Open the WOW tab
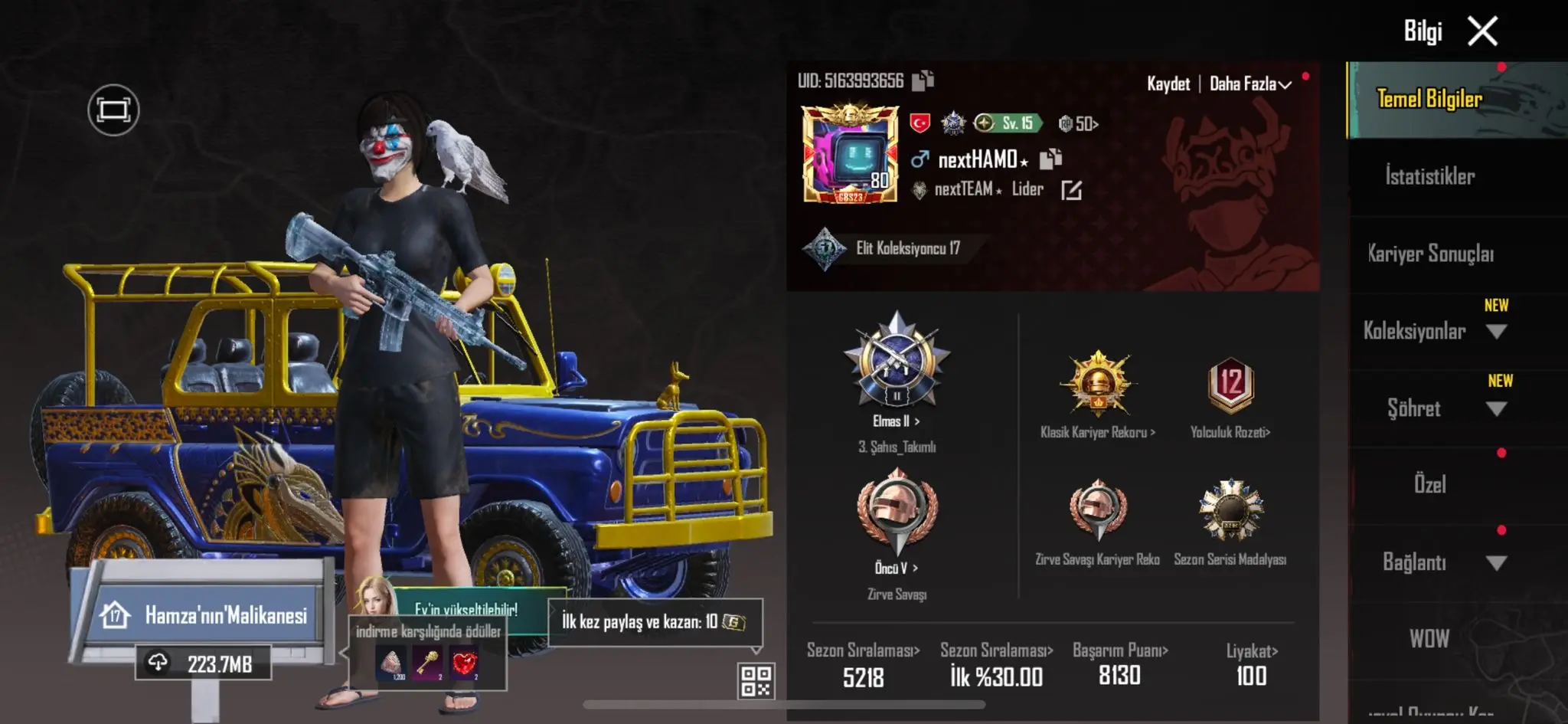The height and width of the screenshot is (724, 1568). click(x=1429, y=638)
